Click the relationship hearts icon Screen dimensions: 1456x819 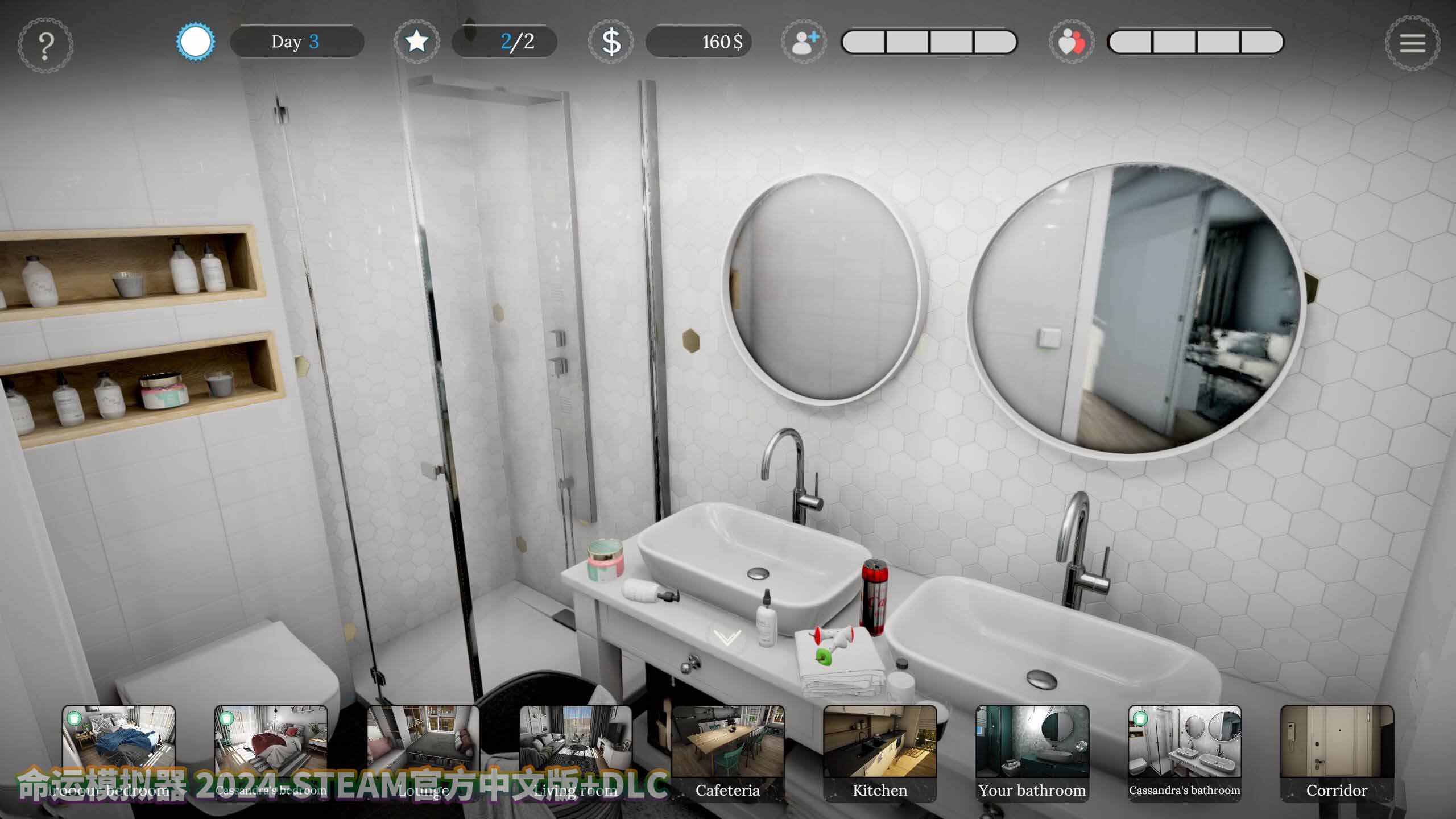point(1072,43)
